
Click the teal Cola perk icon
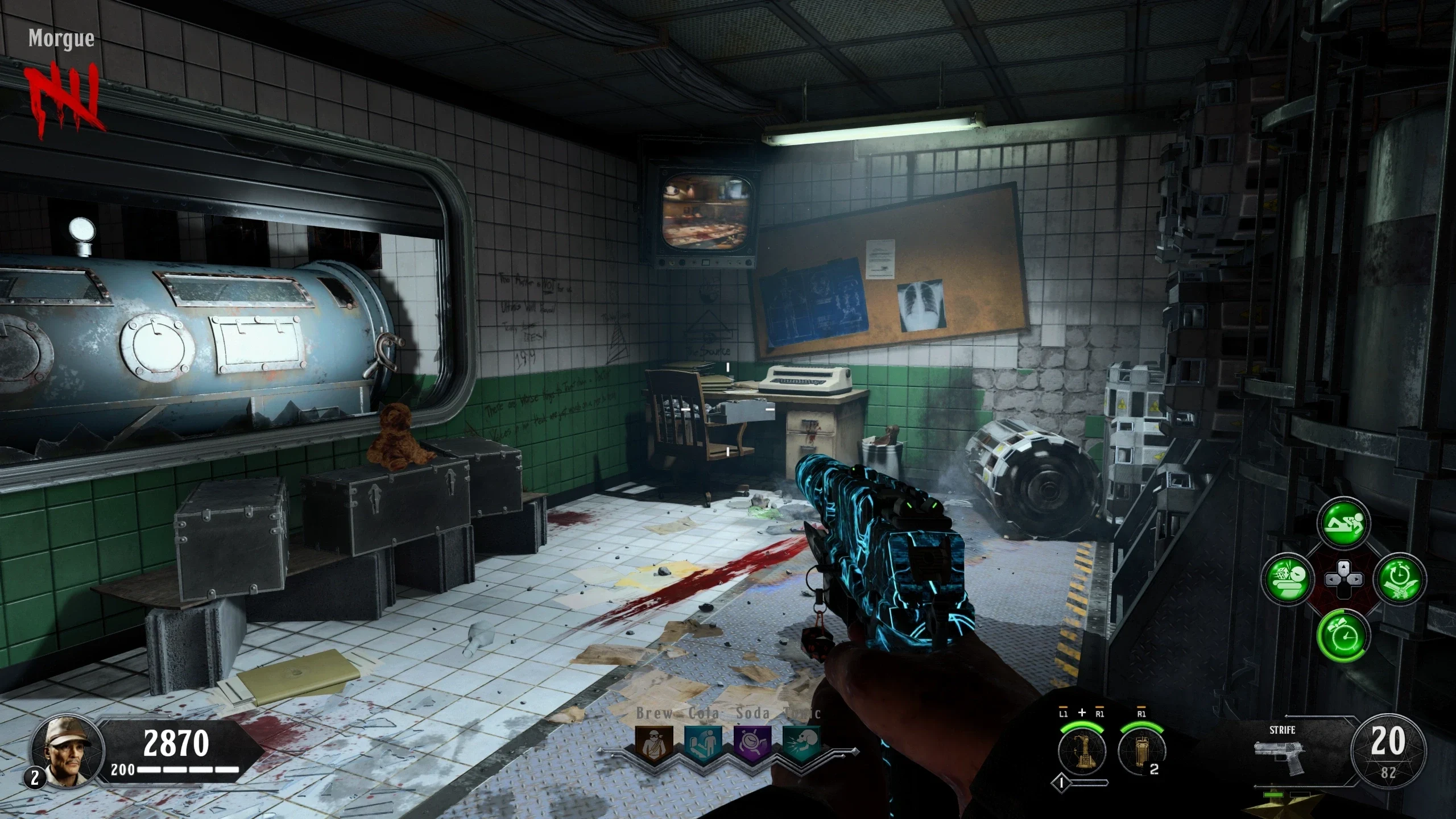point(703,745)
